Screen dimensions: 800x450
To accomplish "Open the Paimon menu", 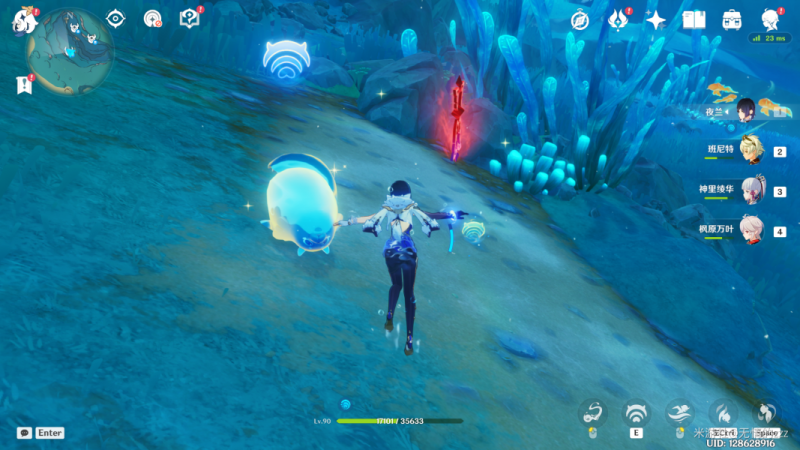I will pyautogui.click(x=23, y=20).
